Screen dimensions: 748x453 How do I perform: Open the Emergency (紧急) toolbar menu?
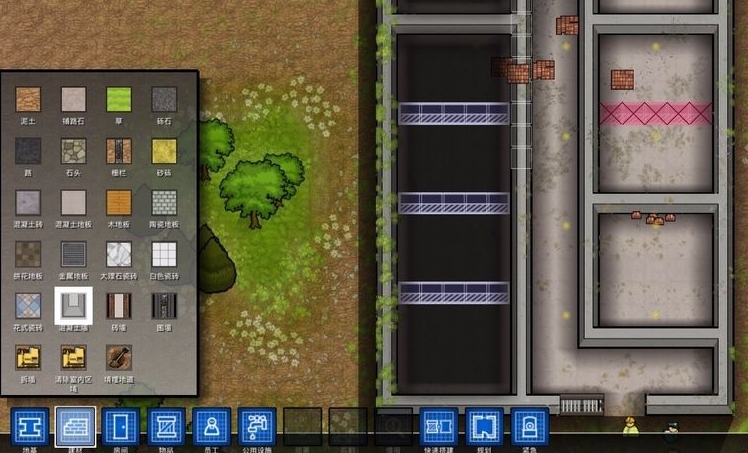[x=529, y=427]
